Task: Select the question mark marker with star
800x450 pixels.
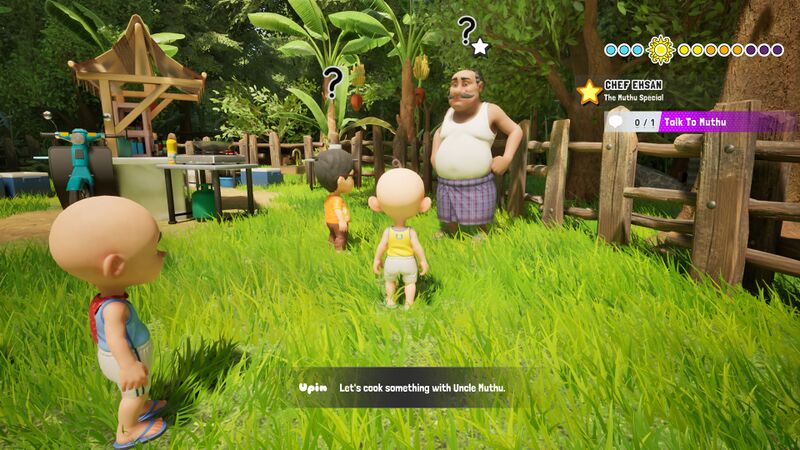Action: click(x=471, y=34)
